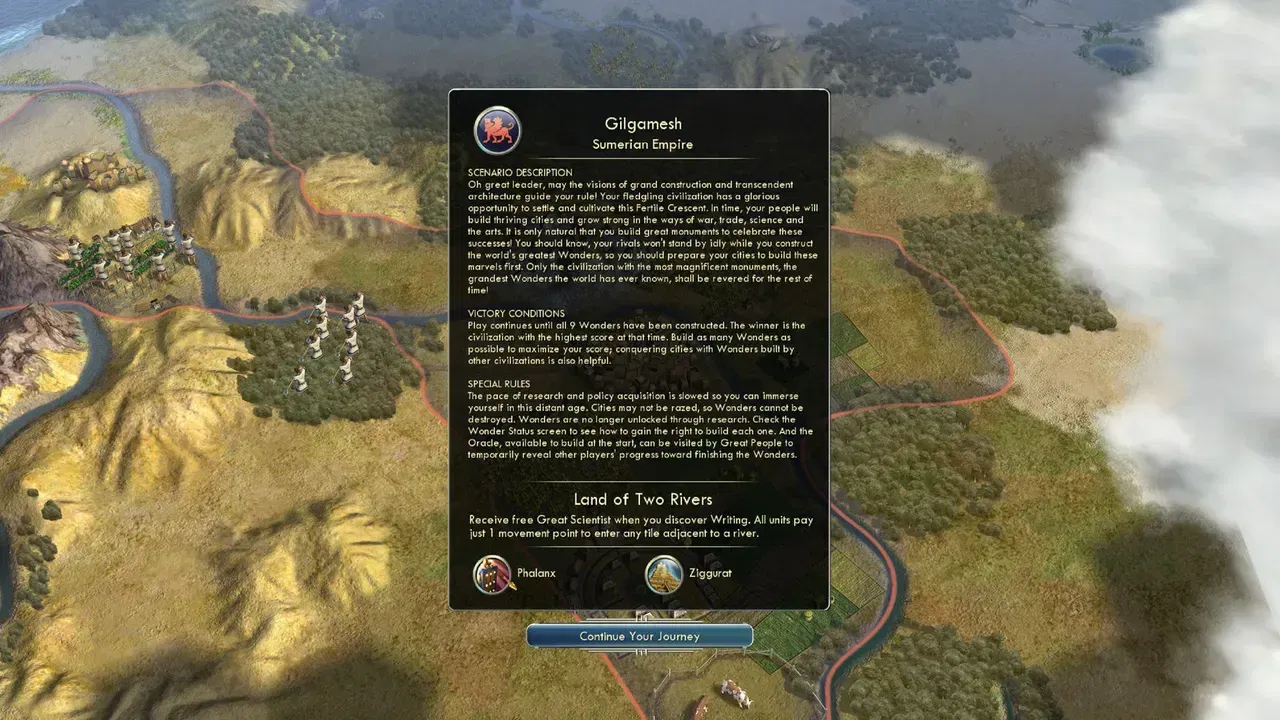Click the shield graphic in the Phalanx icon
Screen dimensions: 1280x720
tap(487, 580)
